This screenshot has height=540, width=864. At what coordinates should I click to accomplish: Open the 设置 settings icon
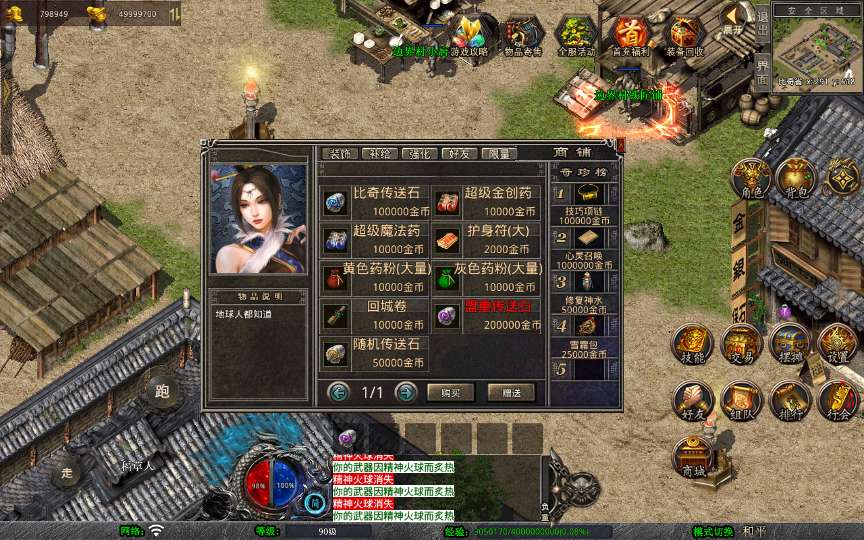pyautogui.click(x=837, y=343)
